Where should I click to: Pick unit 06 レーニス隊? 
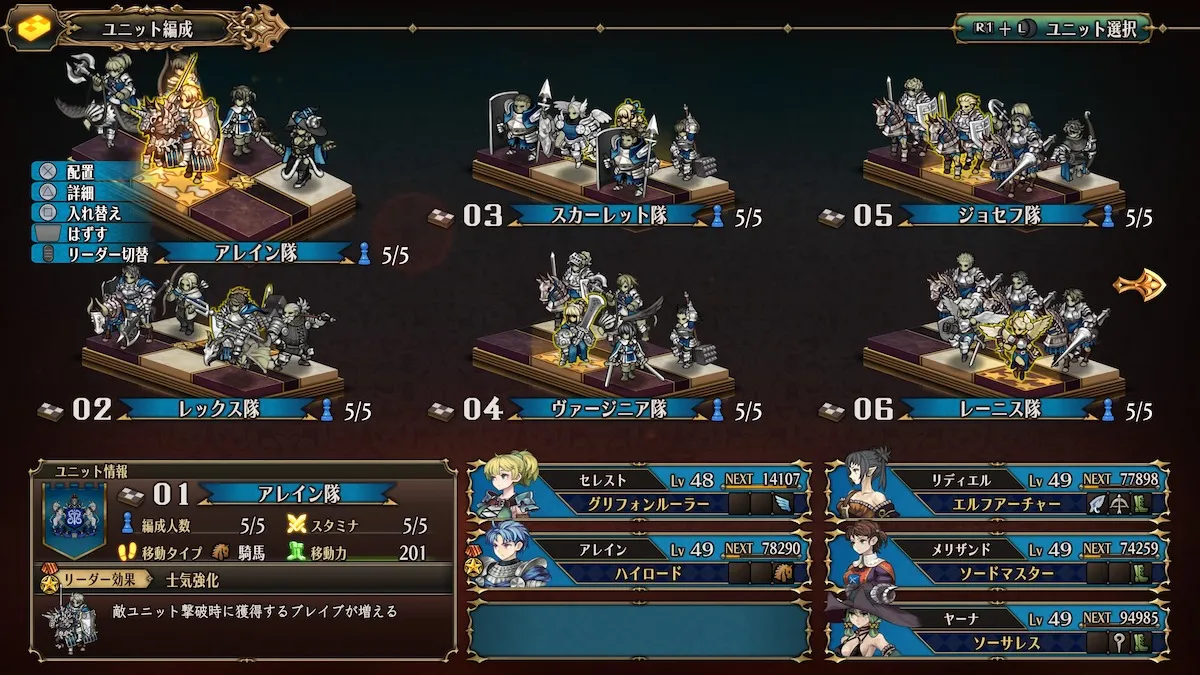(x=998, y=409)
